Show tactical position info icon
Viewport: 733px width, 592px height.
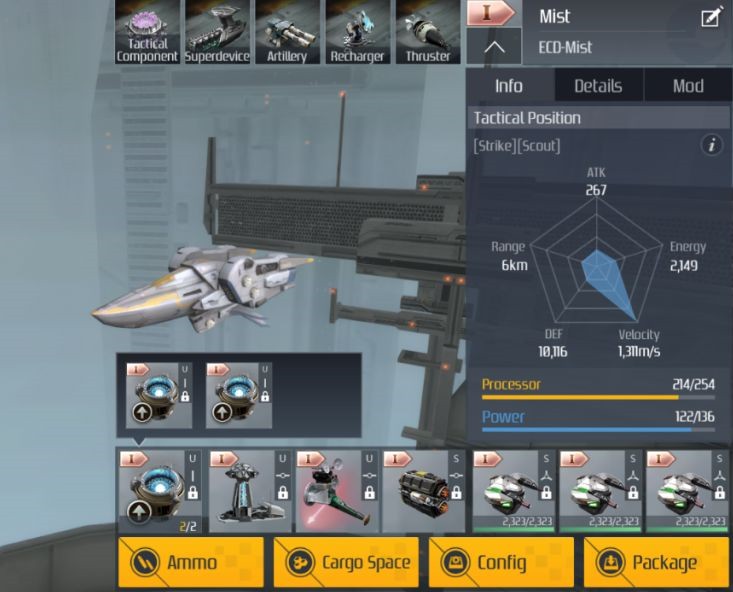pos(712,146)
